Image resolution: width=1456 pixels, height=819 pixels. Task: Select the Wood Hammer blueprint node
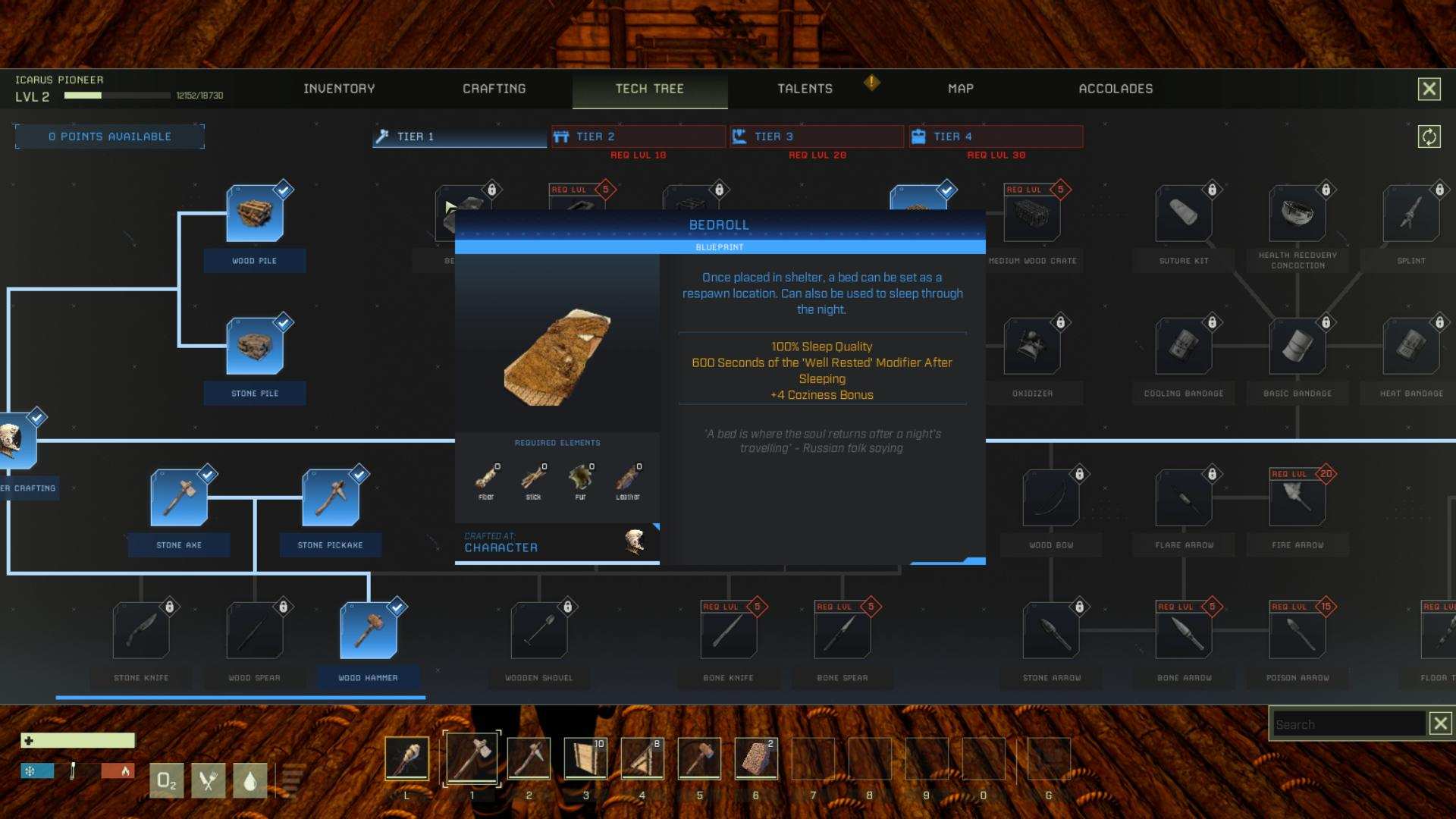(369, 631)
